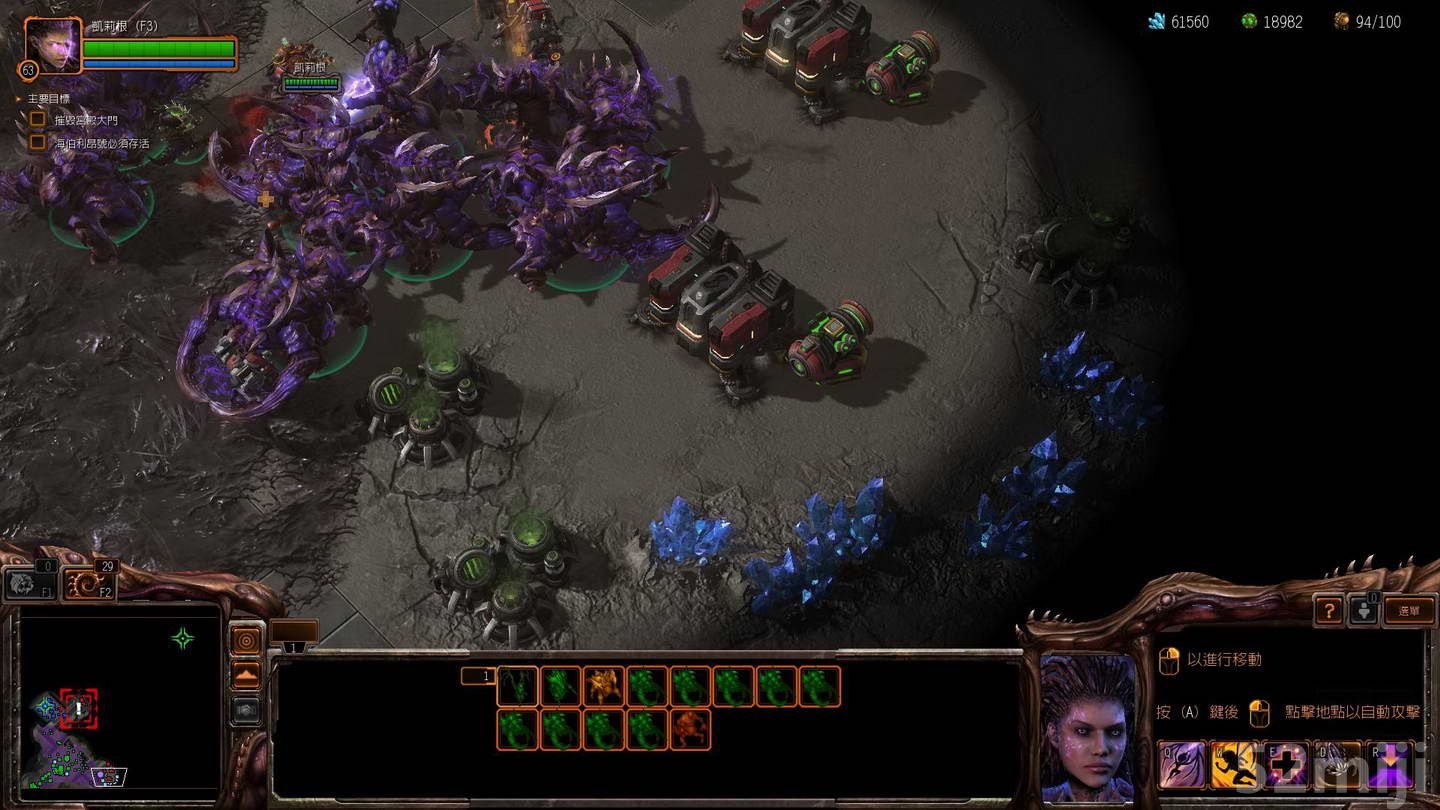The width and height of the screenshot is (1440, 810).
Task: Click the vespene gas icon showing 18982
Action: [x=1247, y=19]
